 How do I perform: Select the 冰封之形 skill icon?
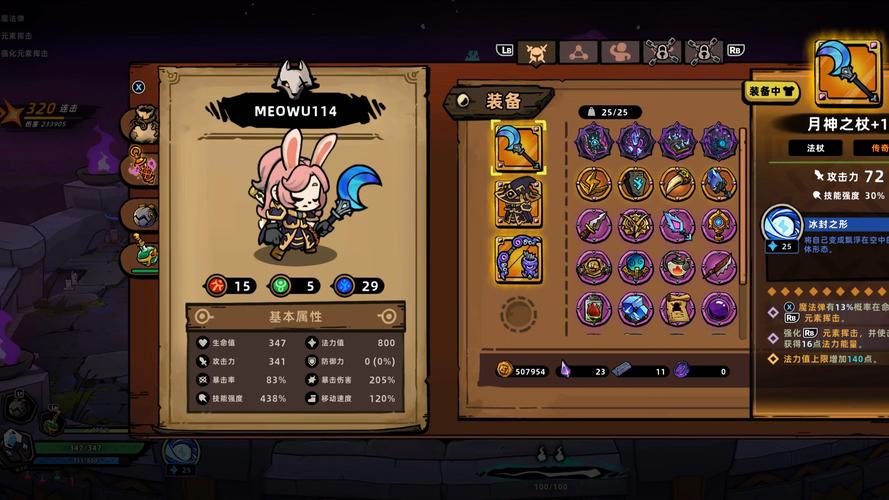click(x=782, y=224)
